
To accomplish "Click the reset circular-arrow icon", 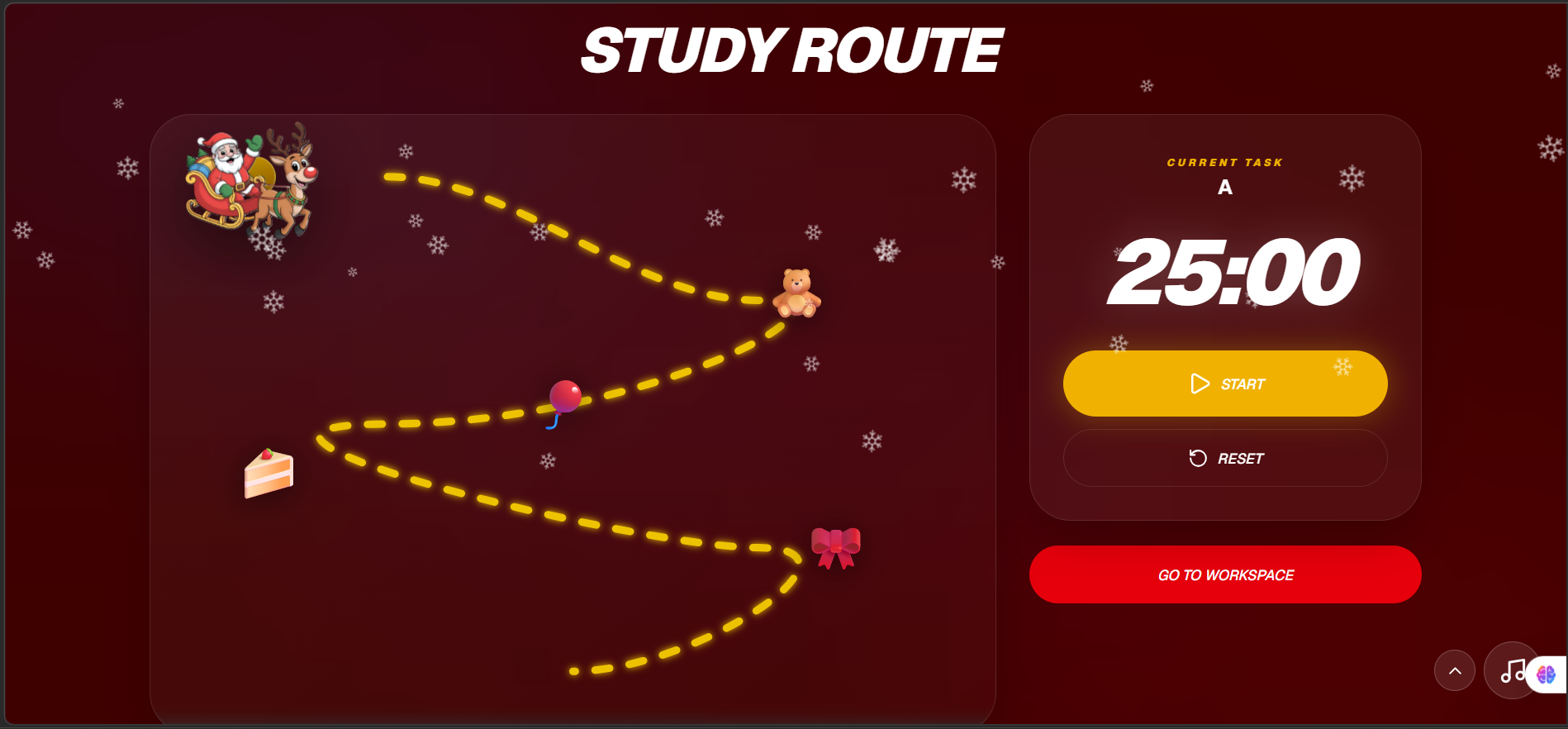I will pos(1198,458).
